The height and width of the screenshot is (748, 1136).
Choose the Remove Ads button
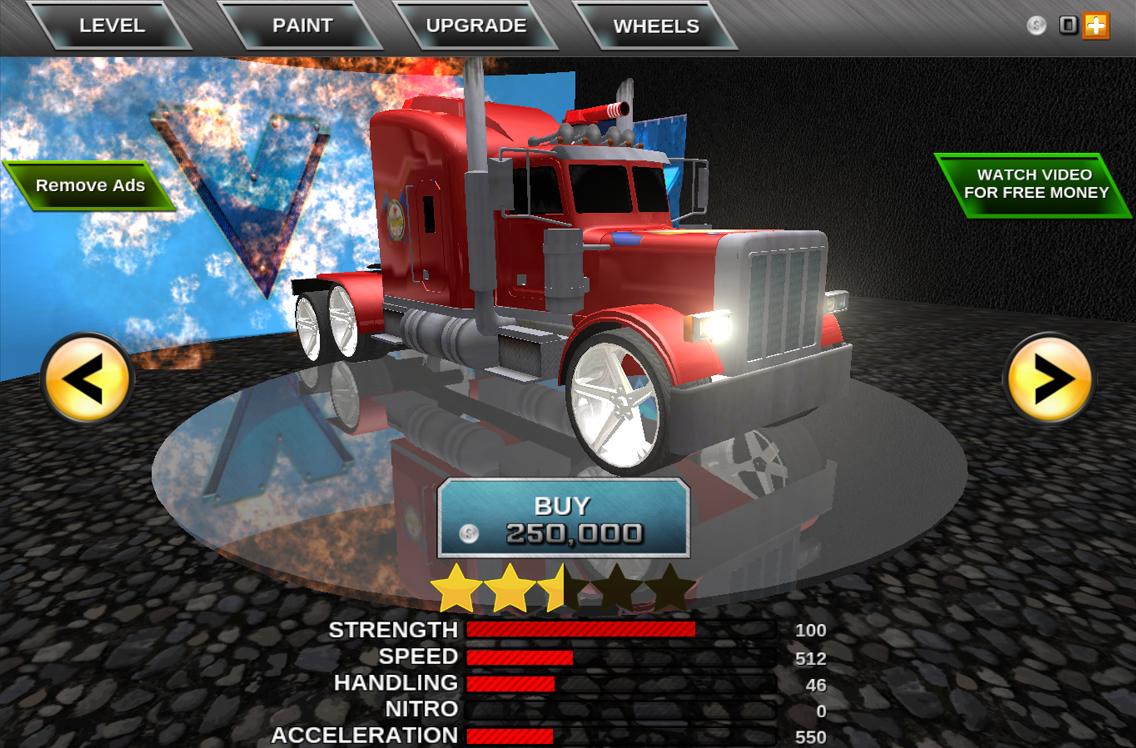[90, 186]
